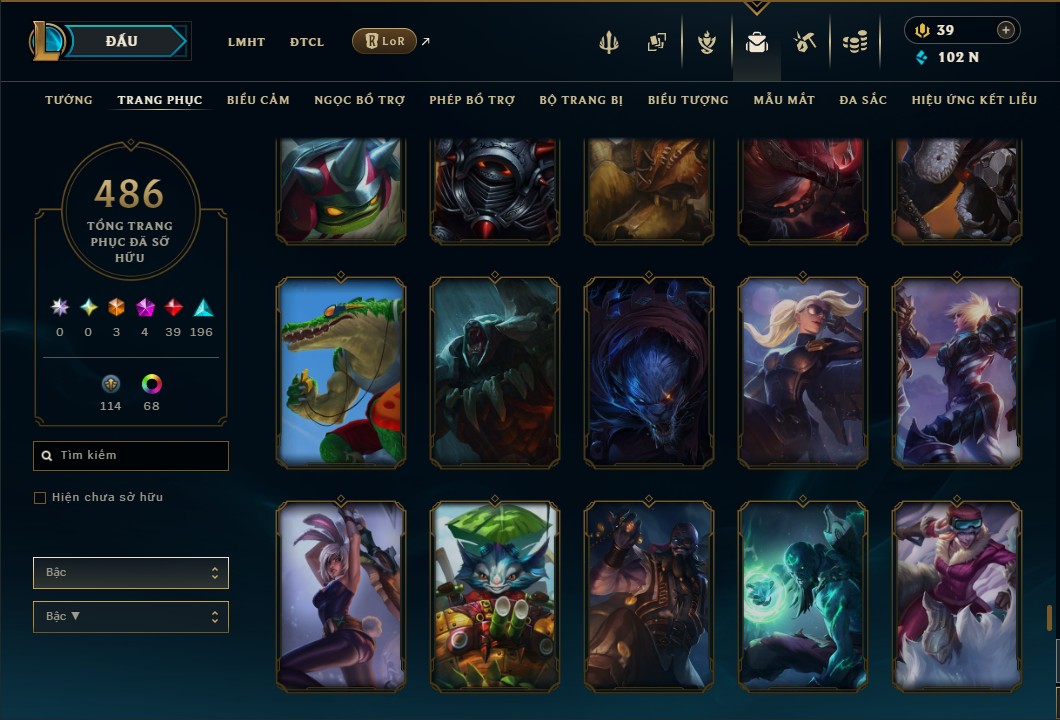Select the PHÉP BỔ TRỢ tab

[x=472, y=100]
